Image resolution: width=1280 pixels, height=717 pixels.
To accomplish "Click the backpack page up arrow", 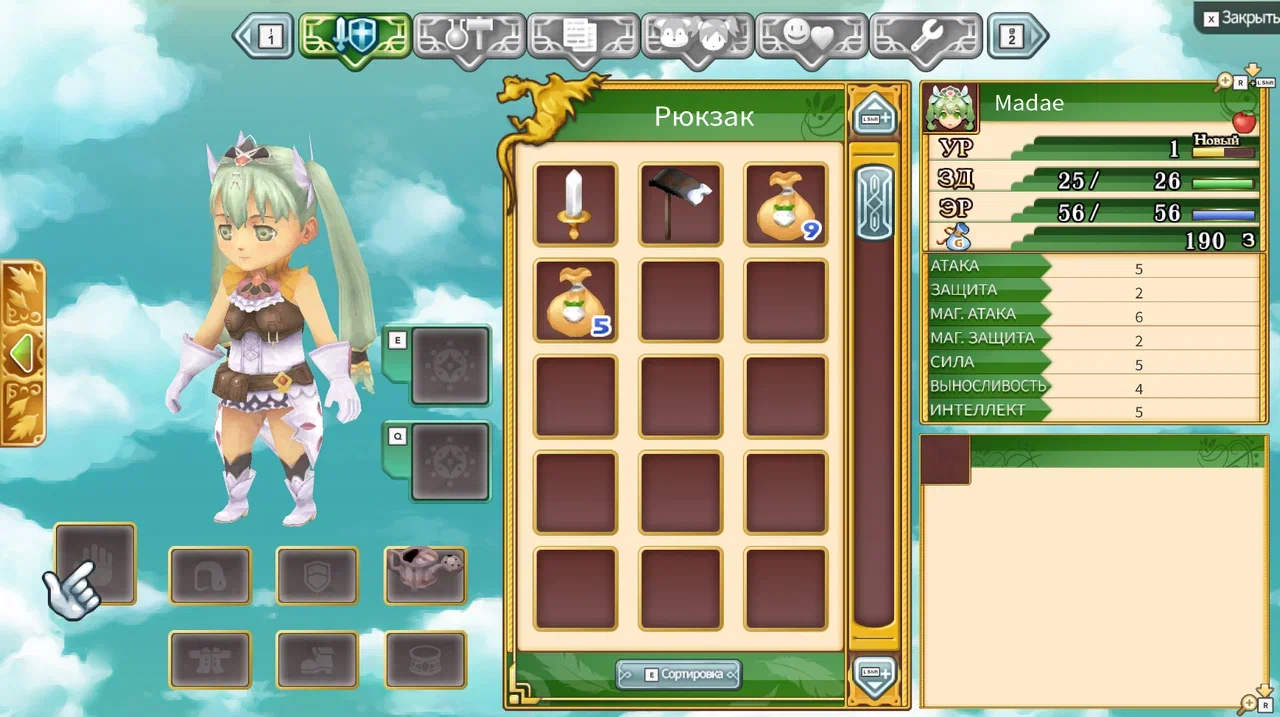I will [873, 115].
